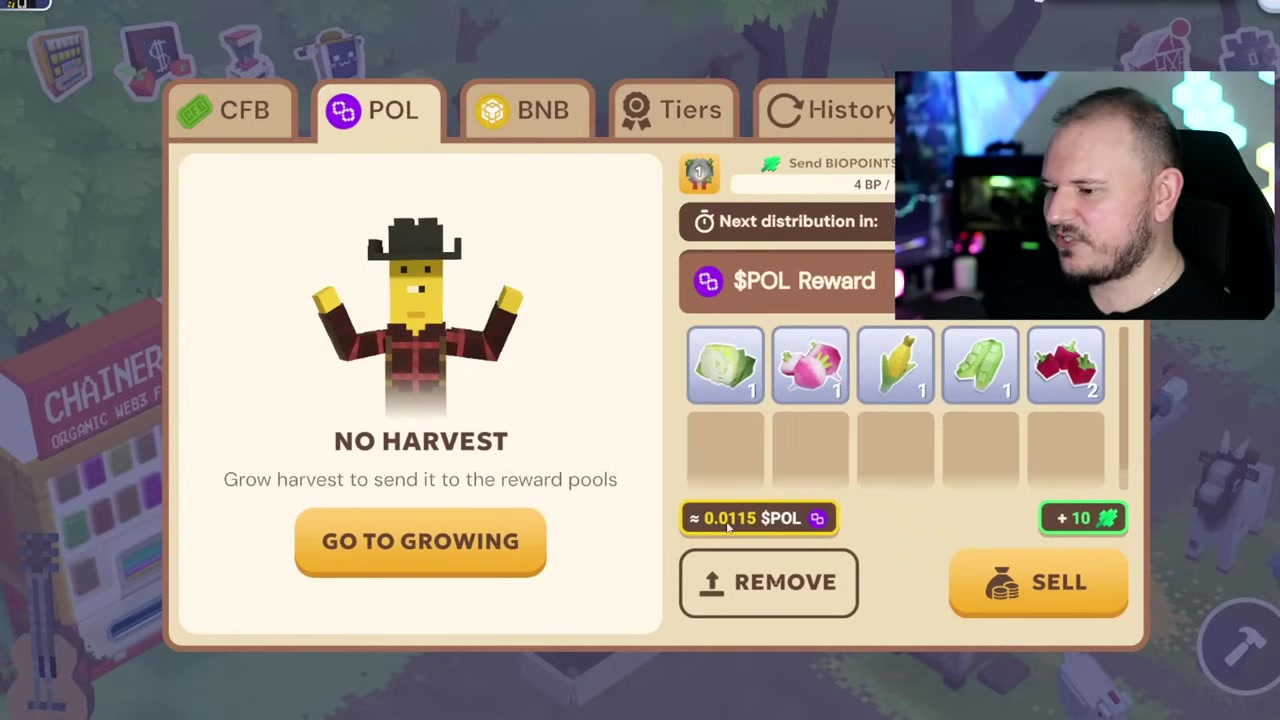Select the medal icon on Tiers tab
This screenshot has height=720, width=1280.
point(637,110)
